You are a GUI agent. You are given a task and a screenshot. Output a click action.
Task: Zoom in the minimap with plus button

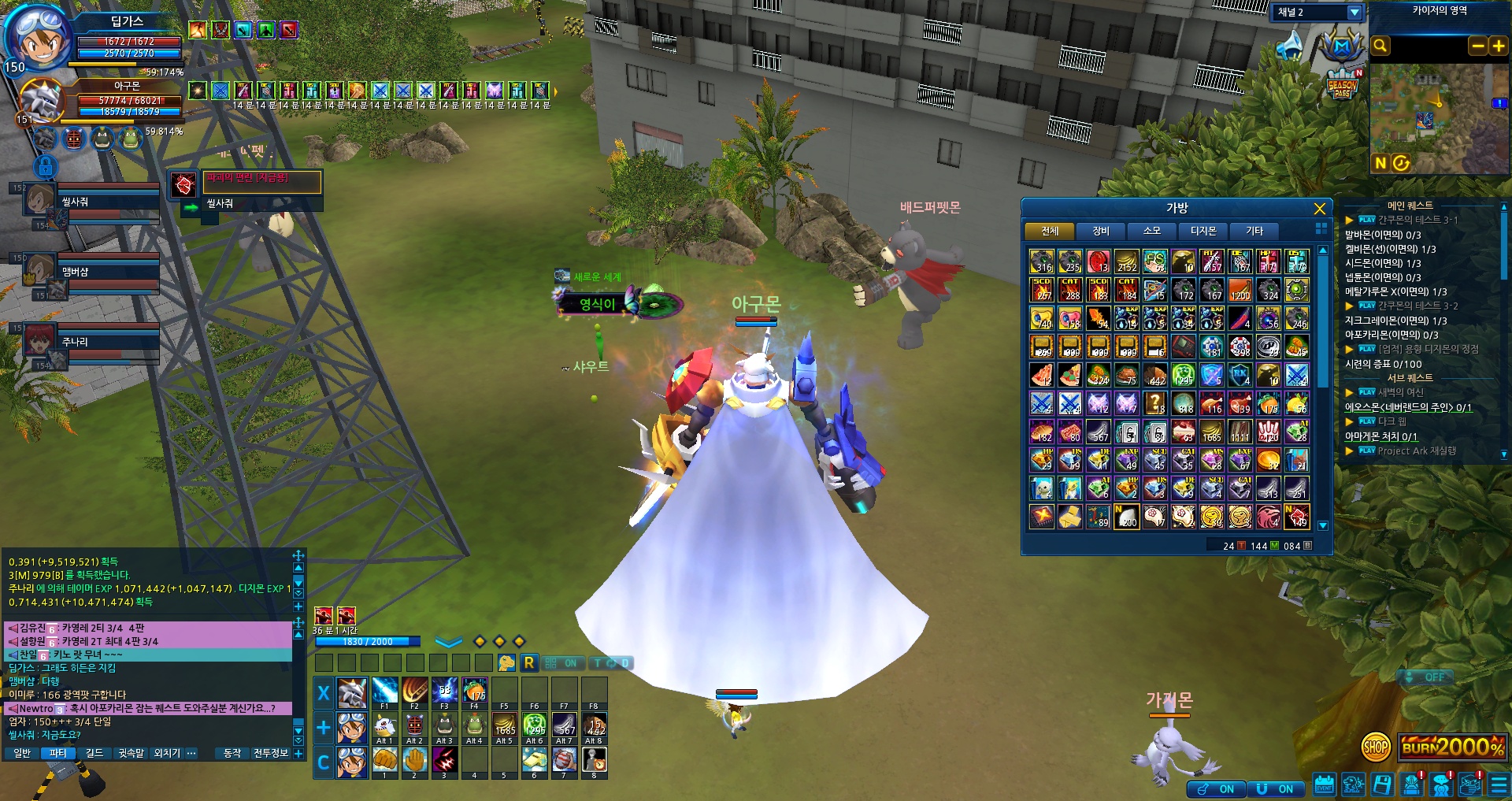[x=1498, y=46]
